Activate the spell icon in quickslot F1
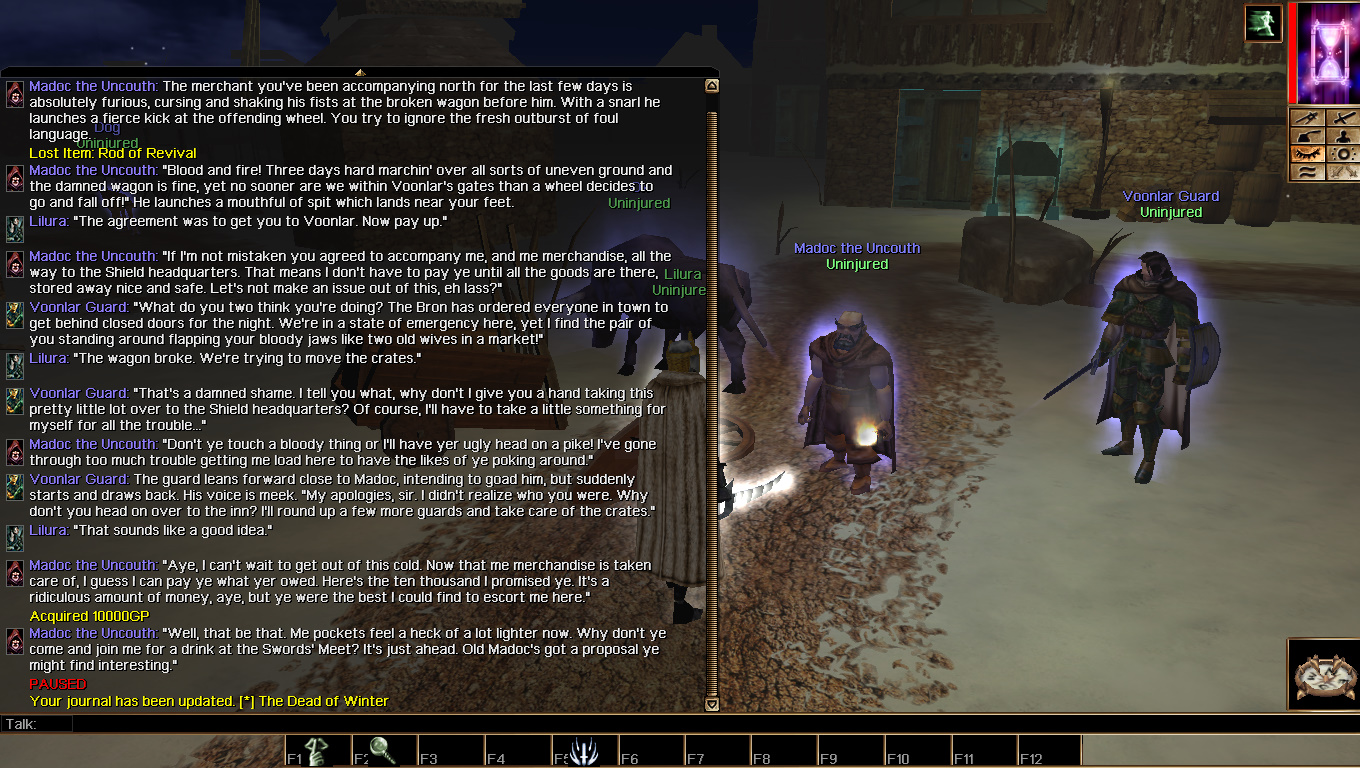 coord(315,748)
